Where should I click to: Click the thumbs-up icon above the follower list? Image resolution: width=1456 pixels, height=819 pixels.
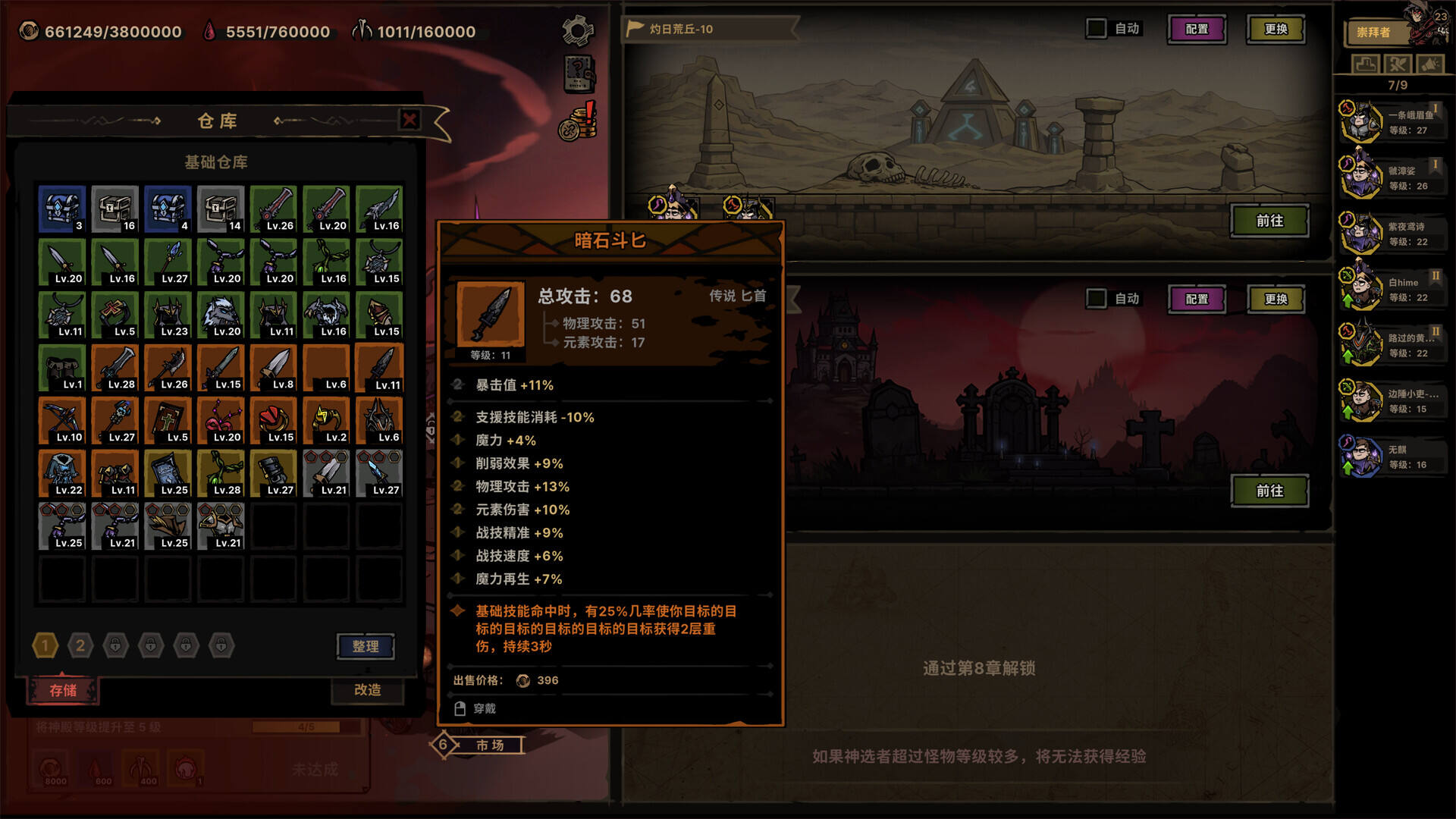[1365, 64]
